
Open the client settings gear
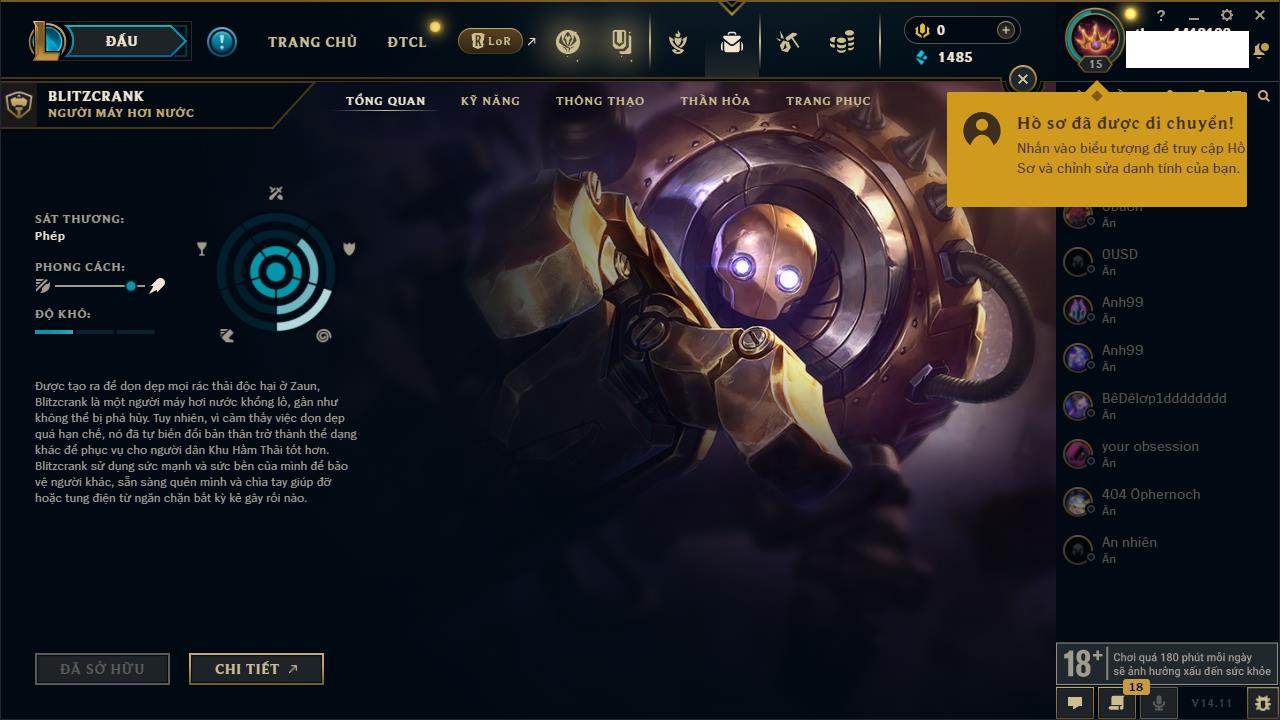1227,15
